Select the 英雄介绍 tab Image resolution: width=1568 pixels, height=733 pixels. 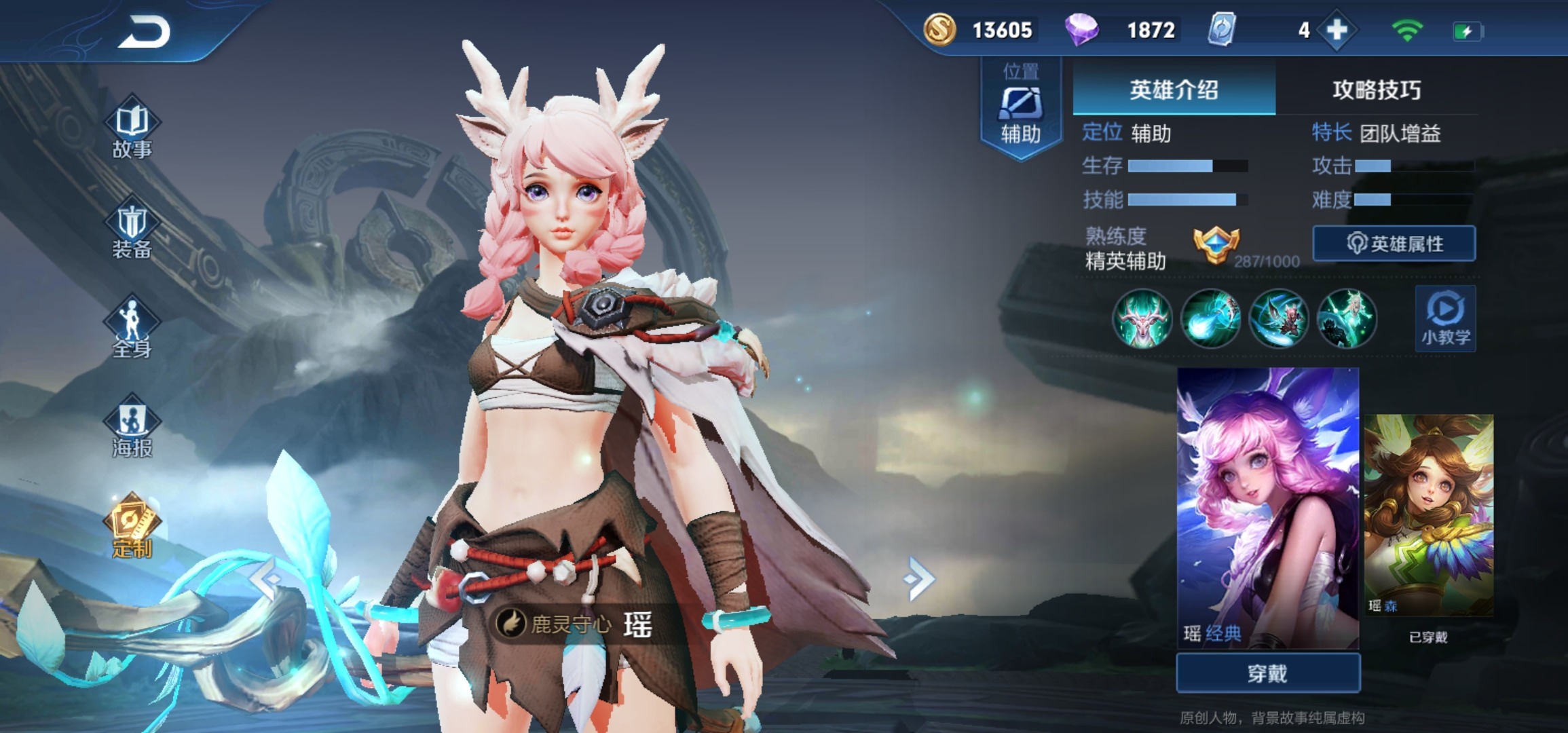[x=1174, y=90]
